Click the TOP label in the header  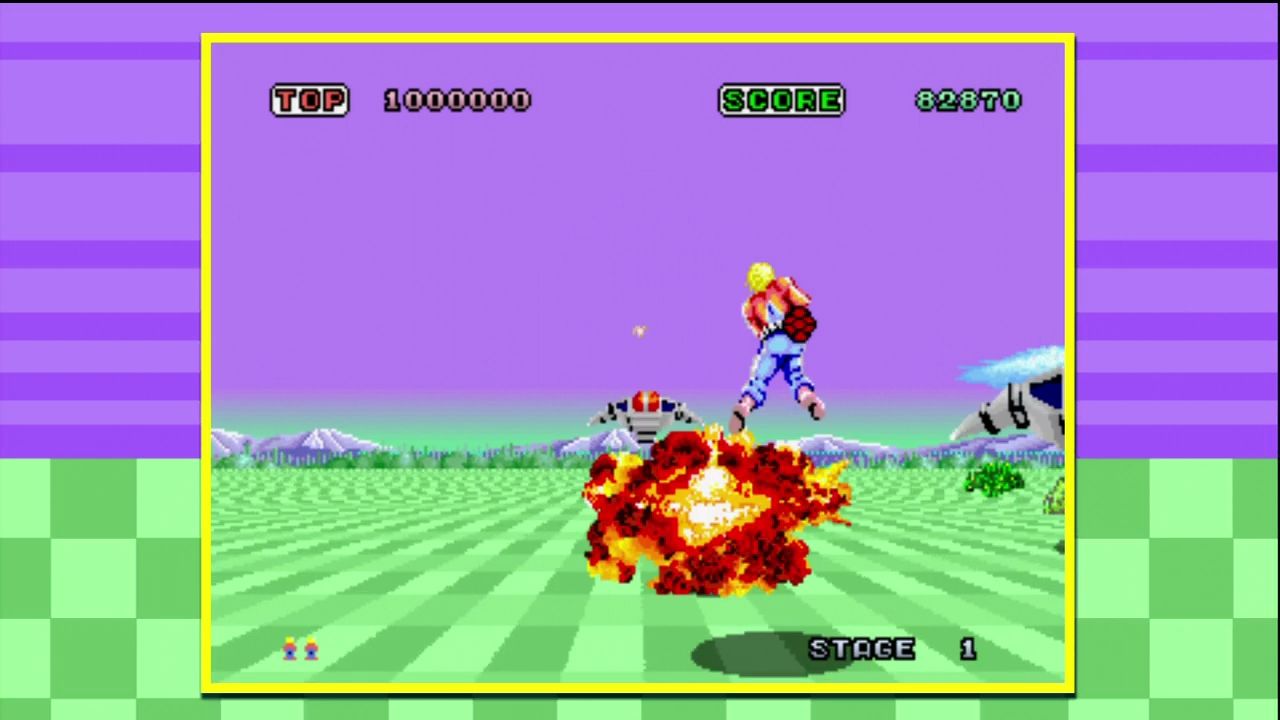(310, 100)
